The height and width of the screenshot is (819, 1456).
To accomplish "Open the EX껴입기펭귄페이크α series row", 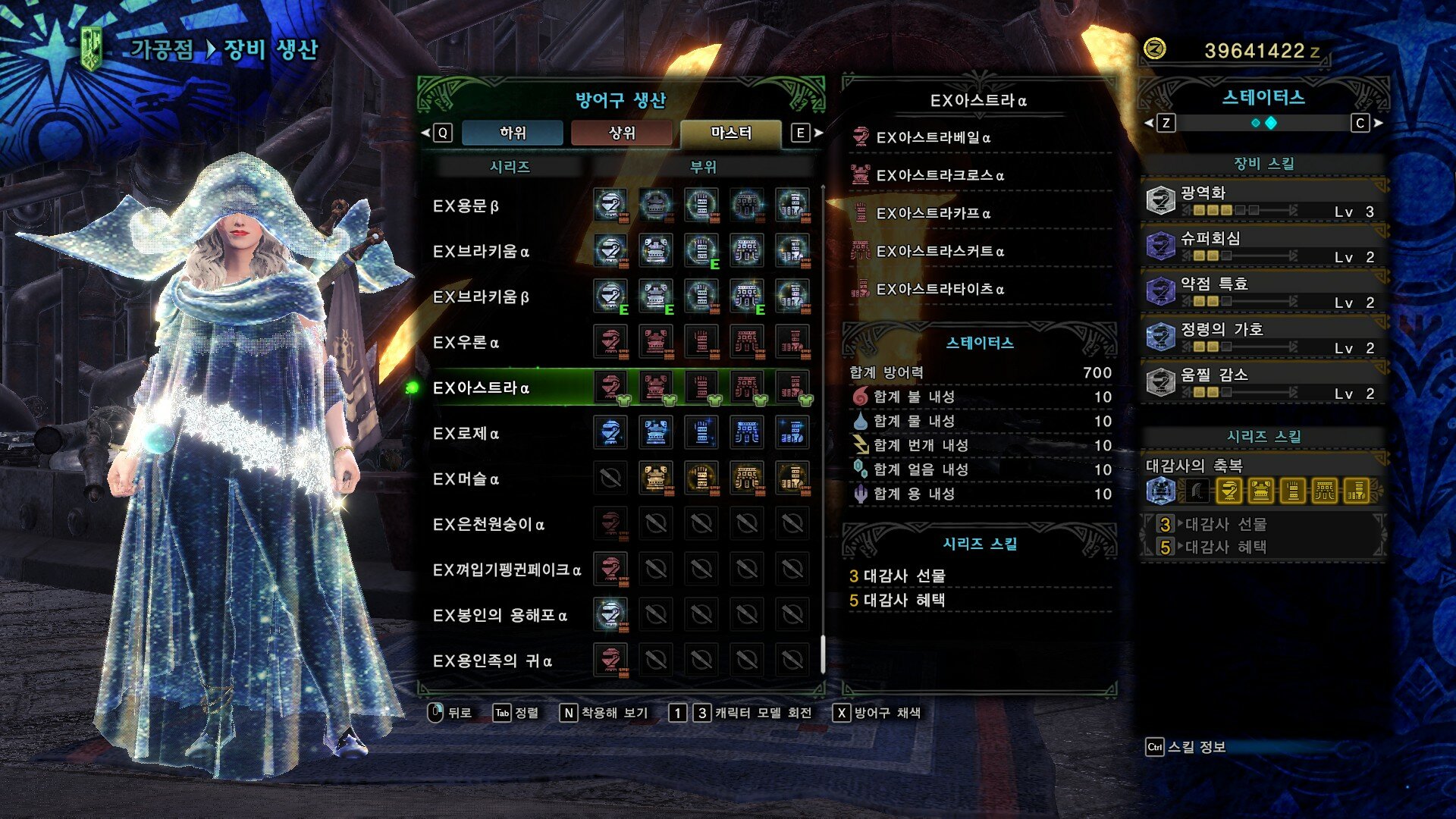I will [507, 570].
